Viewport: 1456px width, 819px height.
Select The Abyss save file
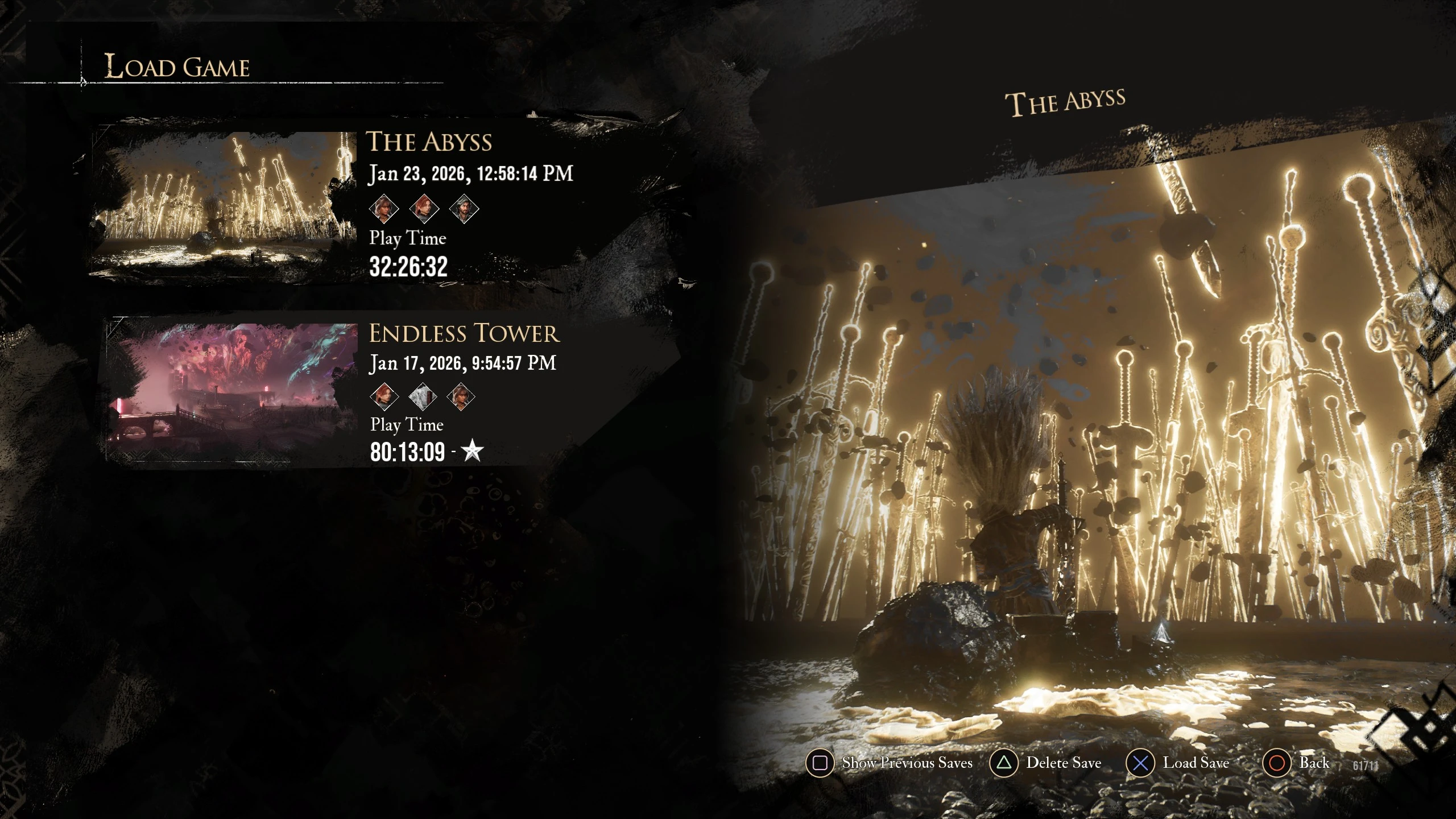point(429,142)
